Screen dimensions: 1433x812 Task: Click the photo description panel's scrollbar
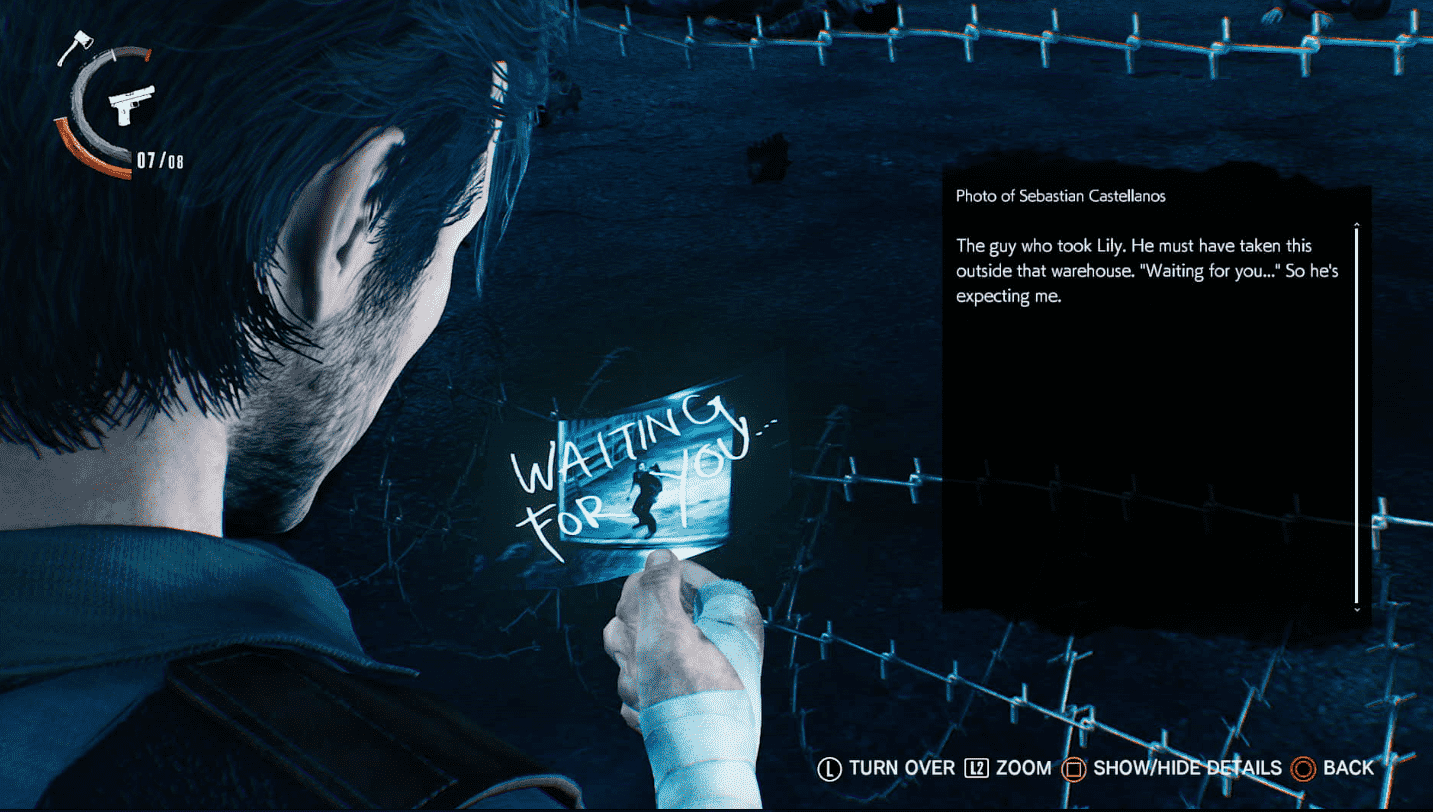pos(1356,415)
